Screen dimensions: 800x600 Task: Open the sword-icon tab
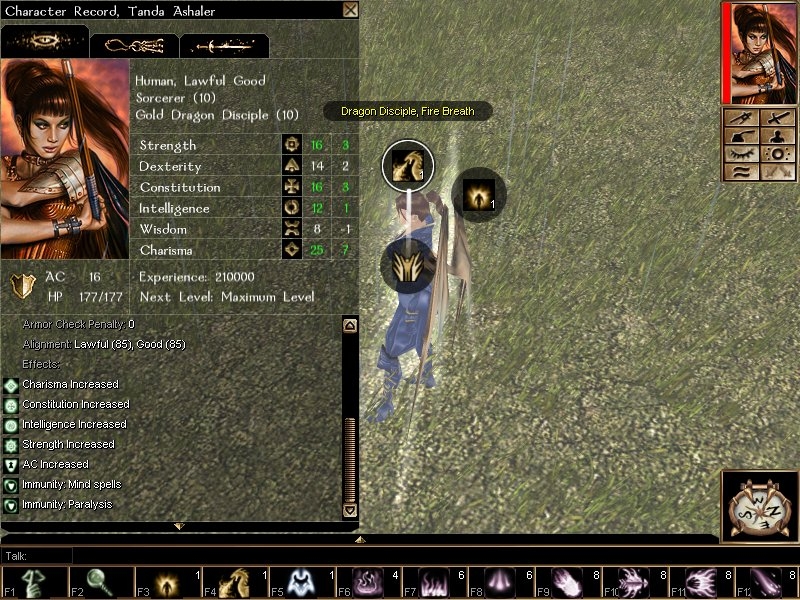click(224, 45)
